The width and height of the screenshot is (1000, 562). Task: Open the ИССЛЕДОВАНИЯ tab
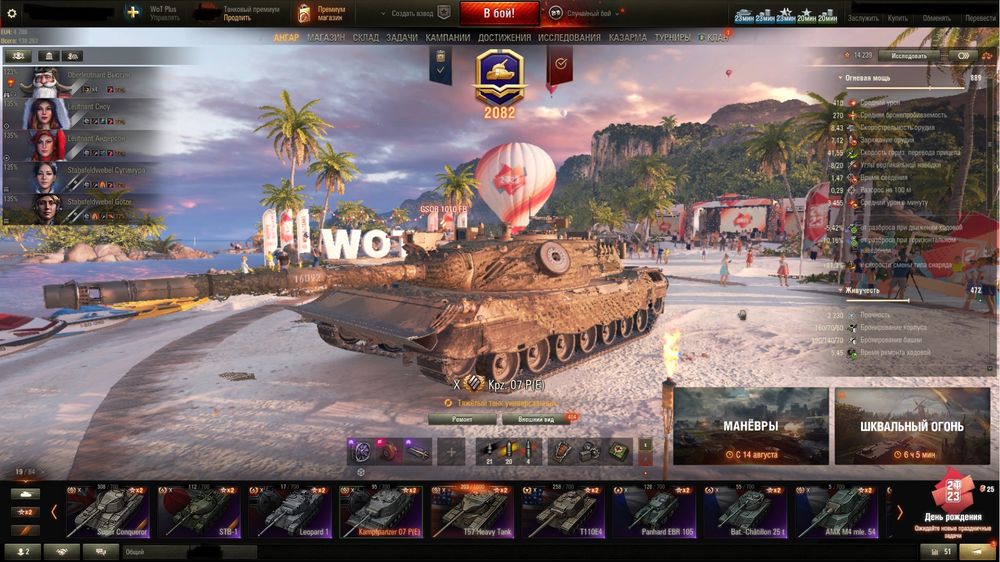click(570, 38)
